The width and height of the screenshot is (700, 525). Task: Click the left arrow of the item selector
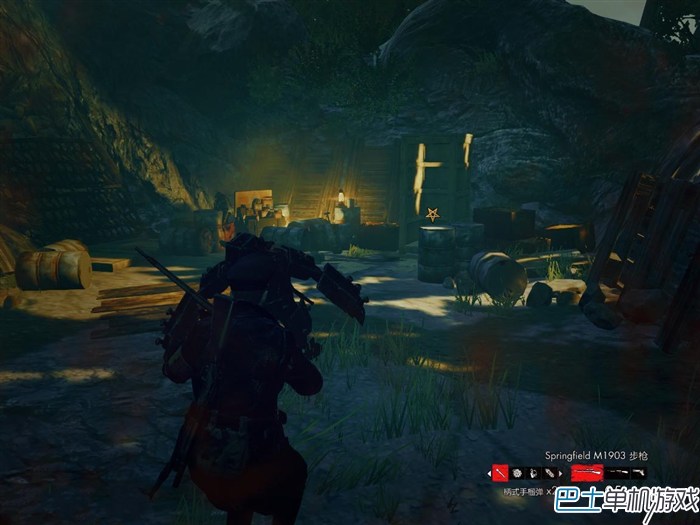(x=489, y=473)
